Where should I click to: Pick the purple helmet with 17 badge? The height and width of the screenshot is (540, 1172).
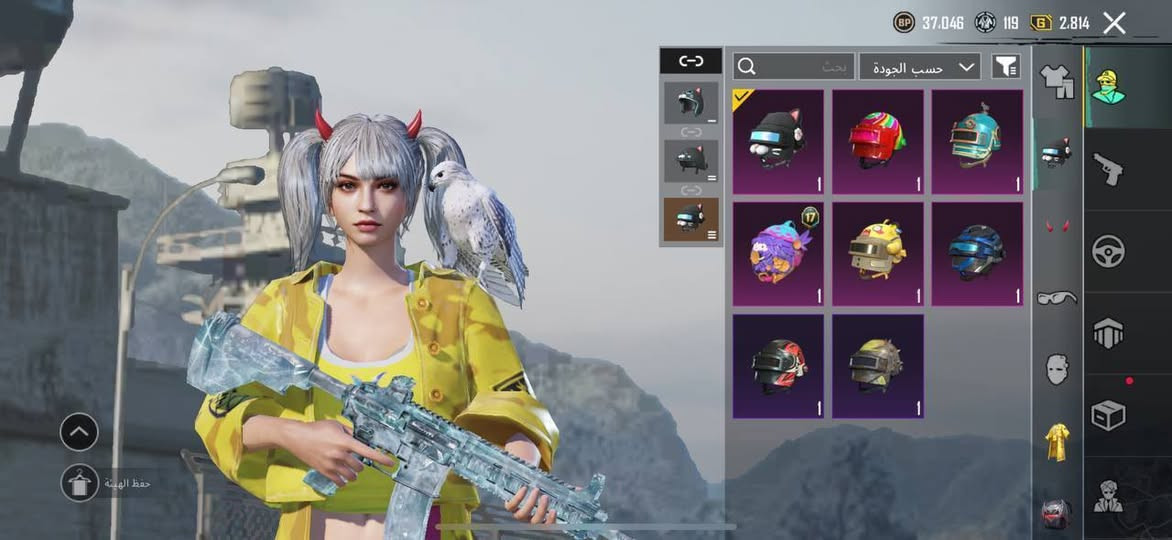(x=778, y=254)
